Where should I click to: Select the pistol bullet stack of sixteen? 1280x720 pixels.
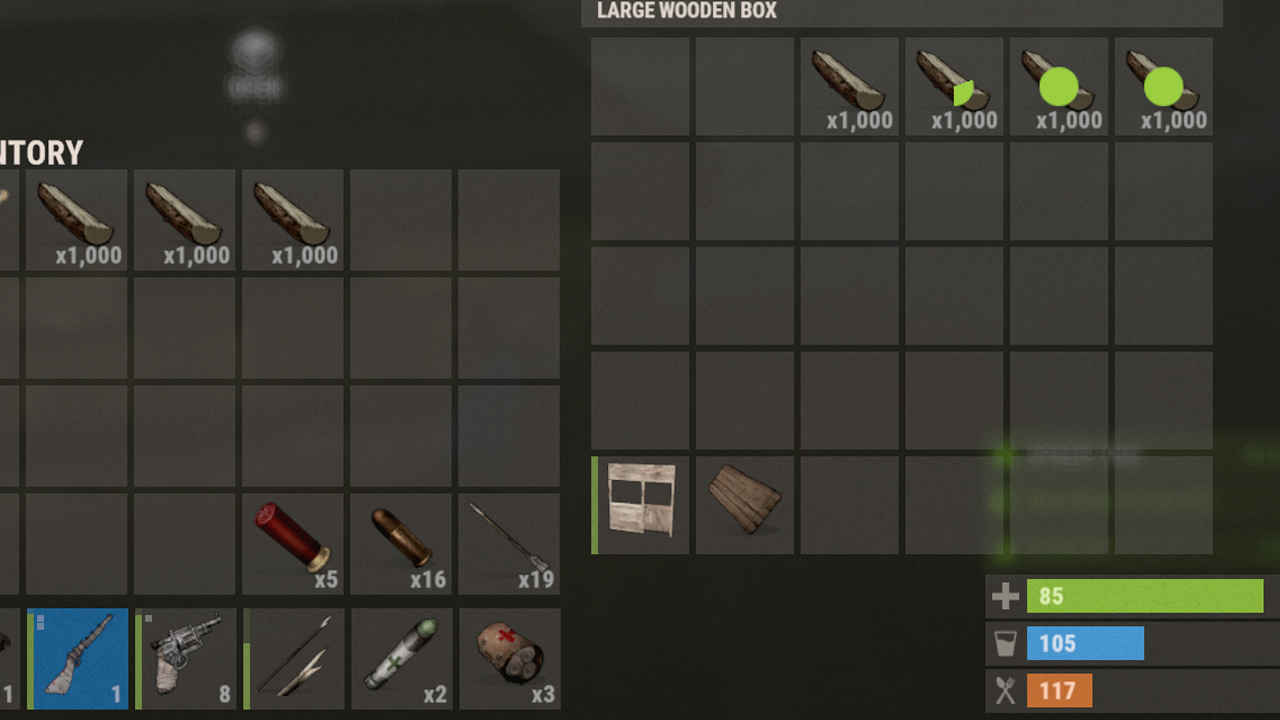click(400, 543)
